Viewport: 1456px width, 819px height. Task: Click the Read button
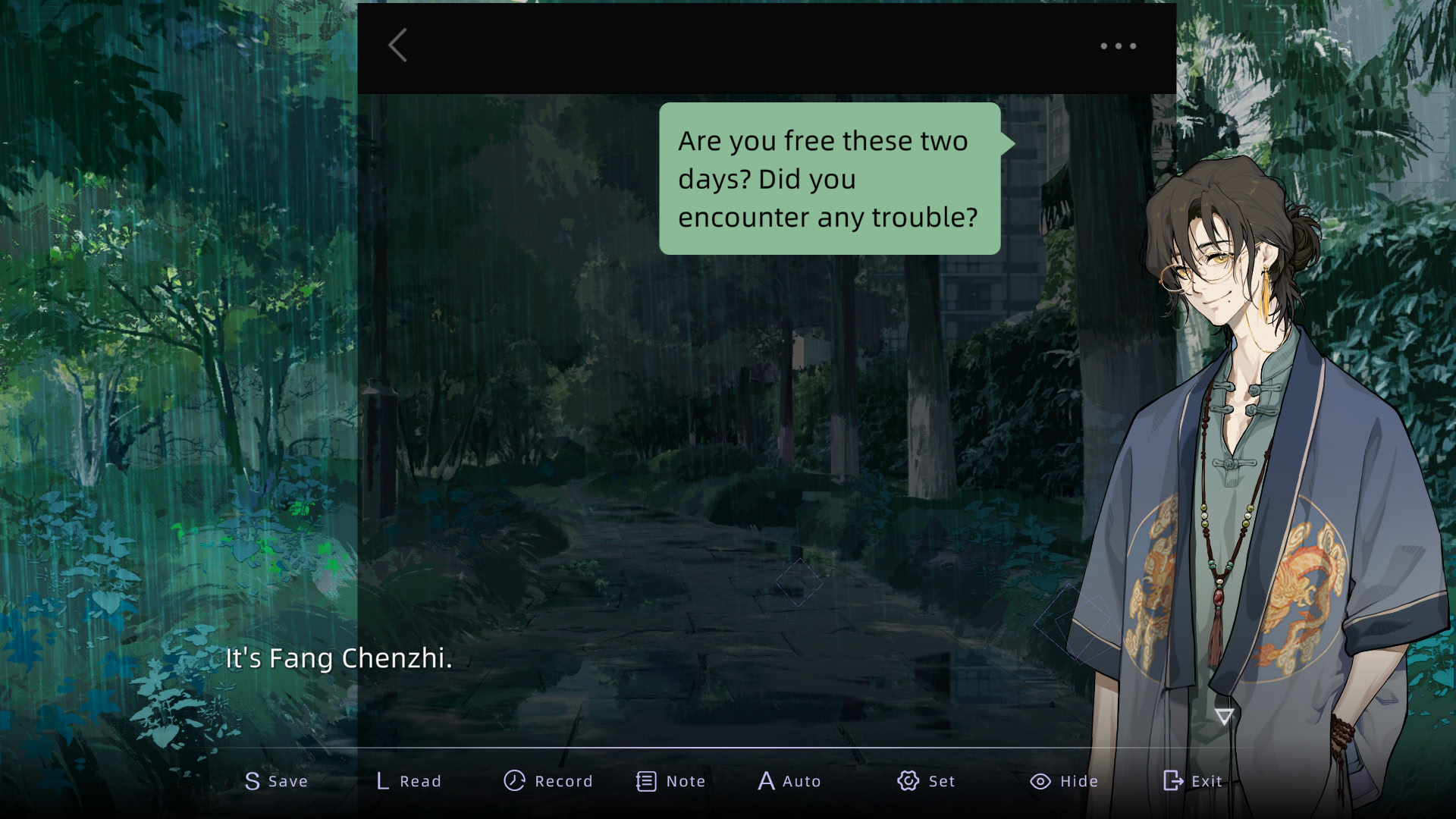click(x=409, y=781)
